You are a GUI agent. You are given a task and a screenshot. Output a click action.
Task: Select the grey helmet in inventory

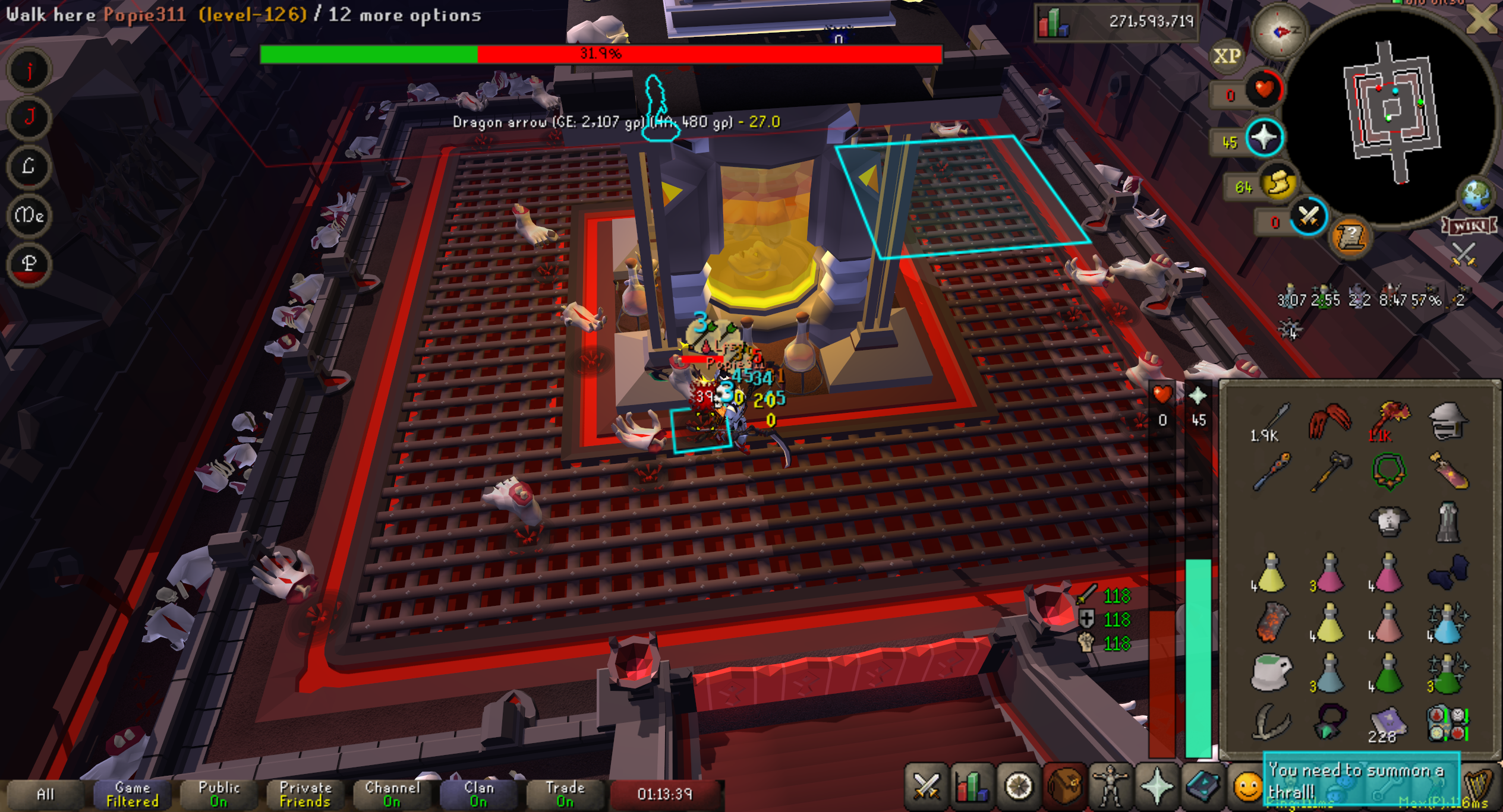click(1448, 421)
